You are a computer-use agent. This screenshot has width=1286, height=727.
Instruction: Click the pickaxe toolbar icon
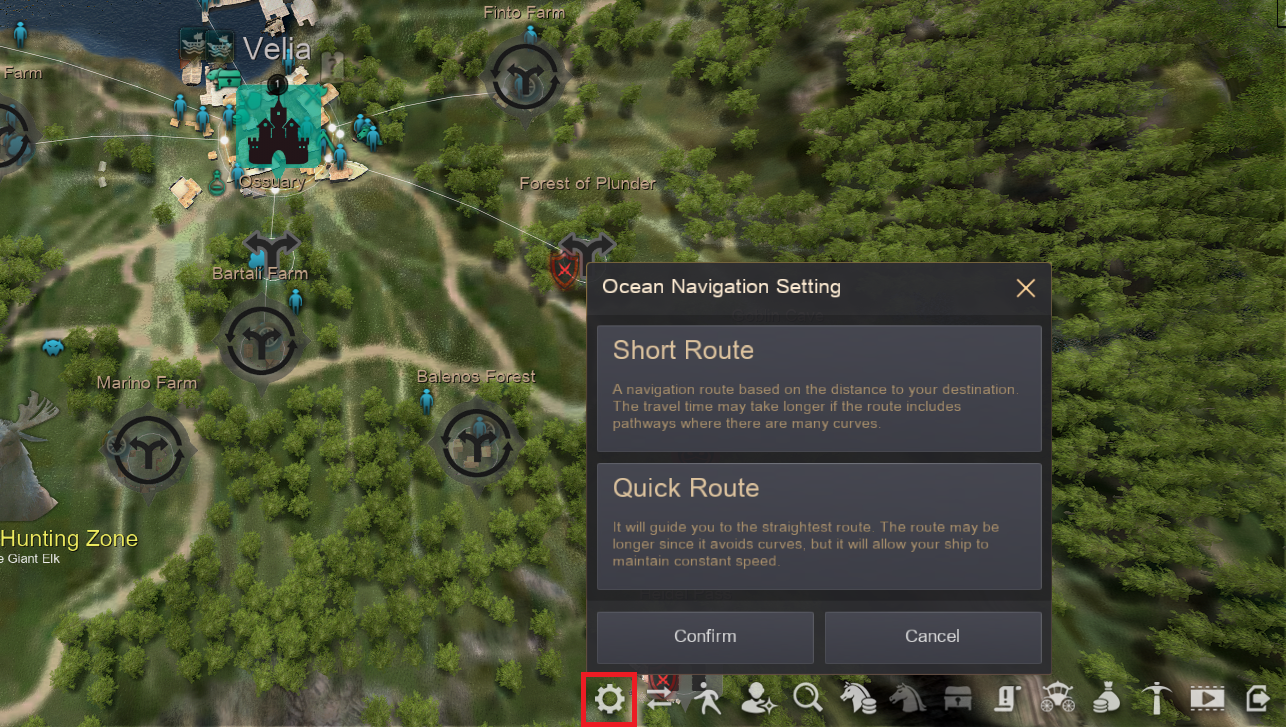pyautogui.click(x=1157, y=698)
